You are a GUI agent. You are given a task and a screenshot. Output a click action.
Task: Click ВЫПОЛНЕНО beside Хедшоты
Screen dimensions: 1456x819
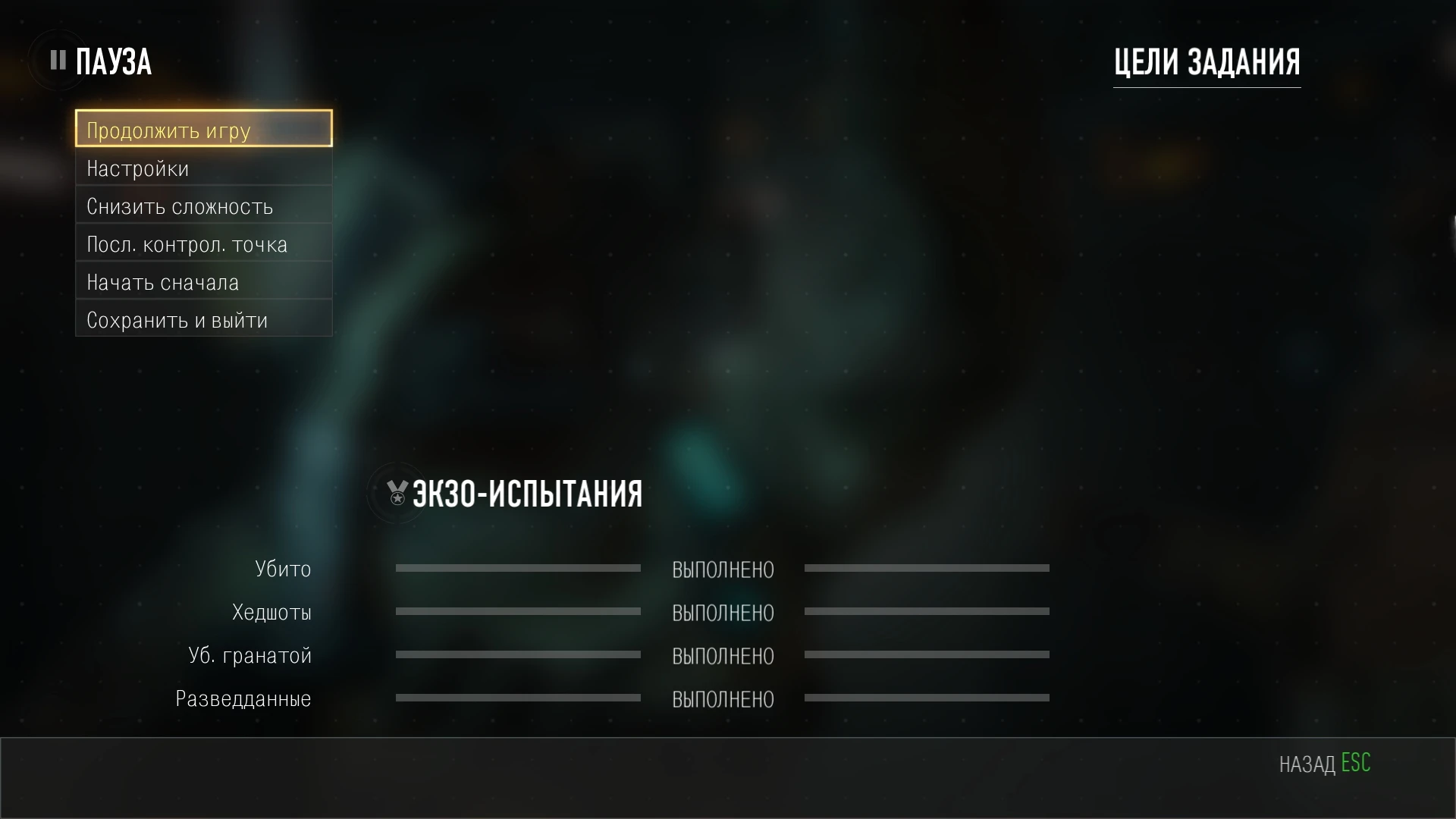point(723,613)
